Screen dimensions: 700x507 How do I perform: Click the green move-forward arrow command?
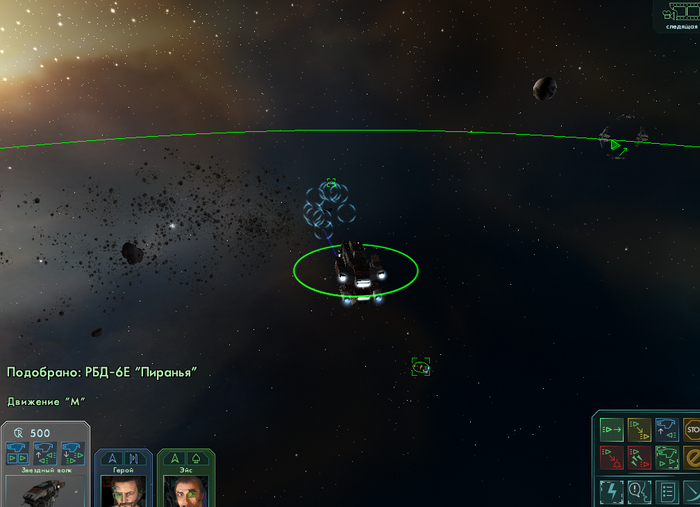point(611,430)
